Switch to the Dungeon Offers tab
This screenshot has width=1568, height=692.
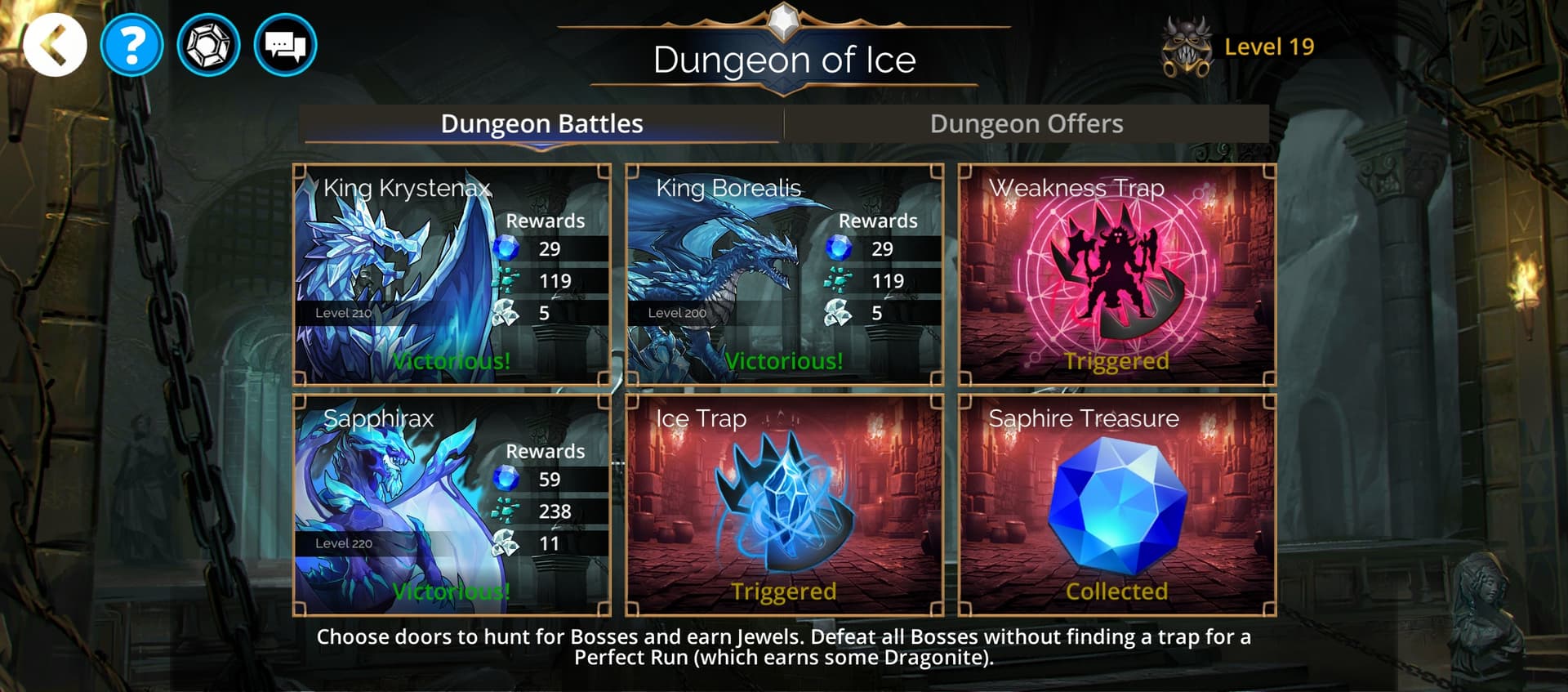coord(1027,124)
